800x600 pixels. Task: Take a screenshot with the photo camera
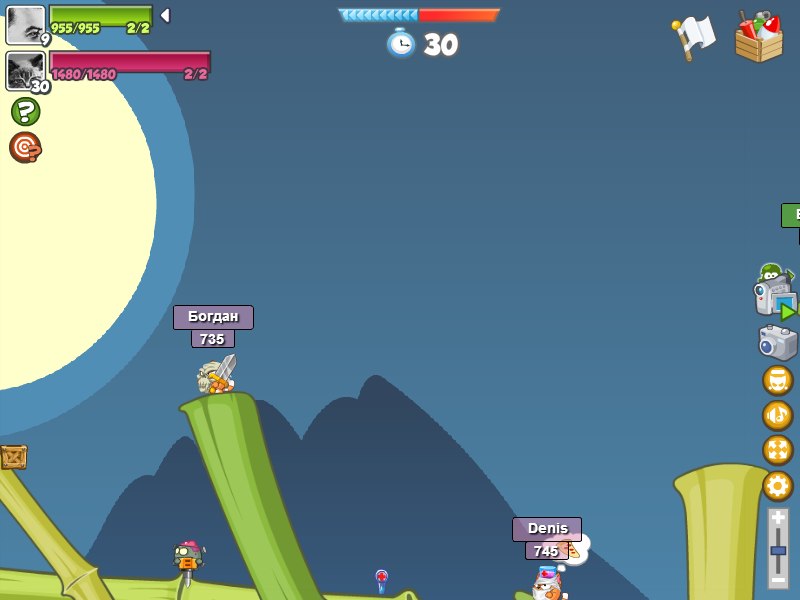click(777, 342)
